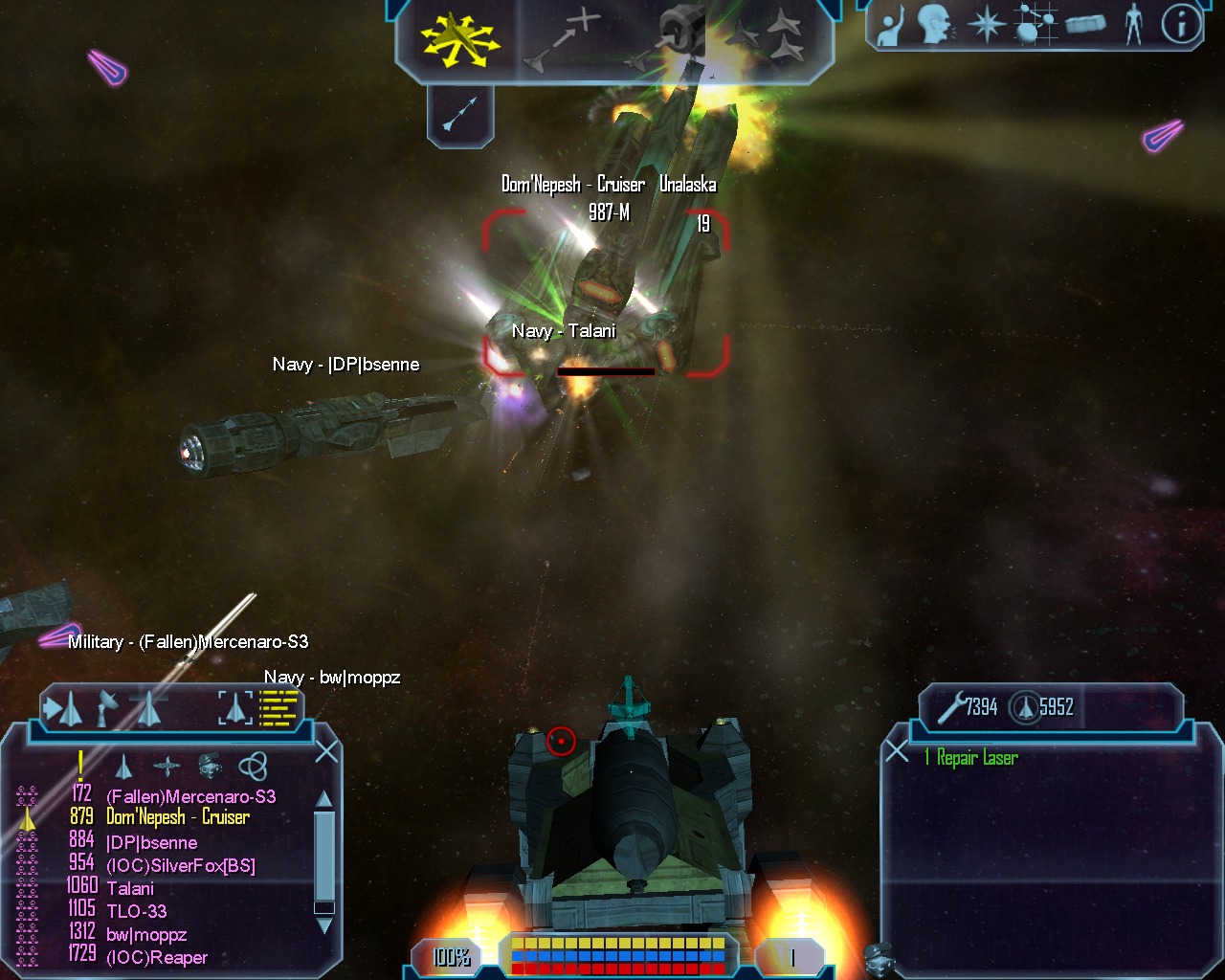Open the circled-i information icon

[x=1181, y=26]
